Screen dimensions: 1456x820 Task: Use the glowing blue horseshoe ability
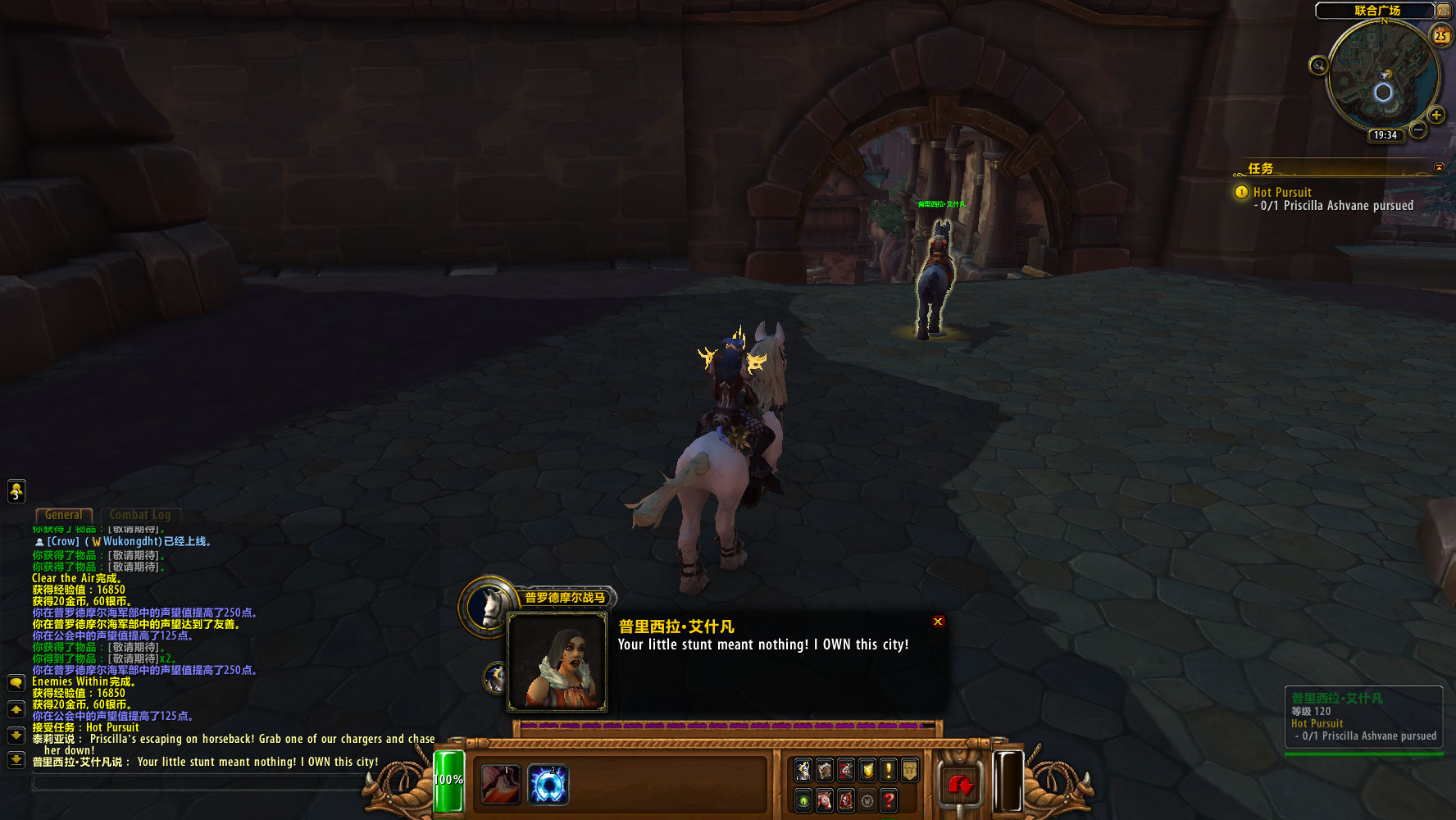click(x=548, y=785)
